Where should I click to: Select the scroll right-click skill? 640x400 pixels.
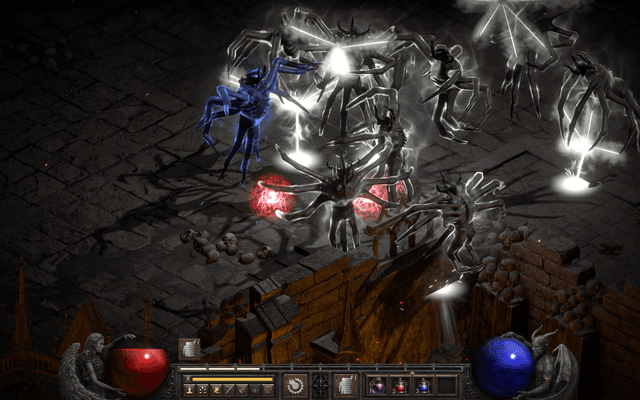tap(345, 385)
